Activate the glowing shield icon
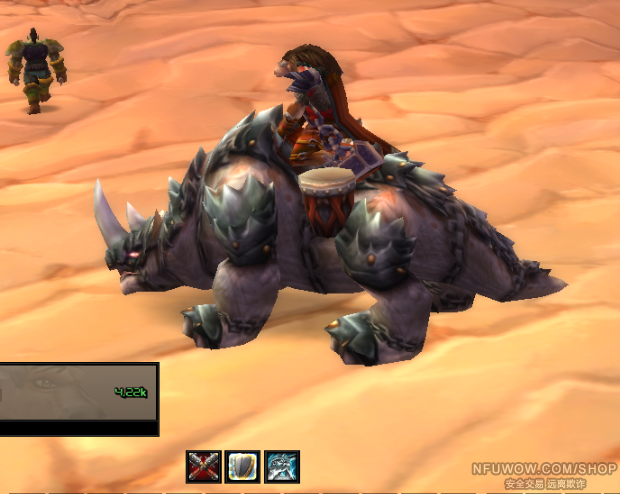Screen dimensions: 620x494 tap(242, 467)
